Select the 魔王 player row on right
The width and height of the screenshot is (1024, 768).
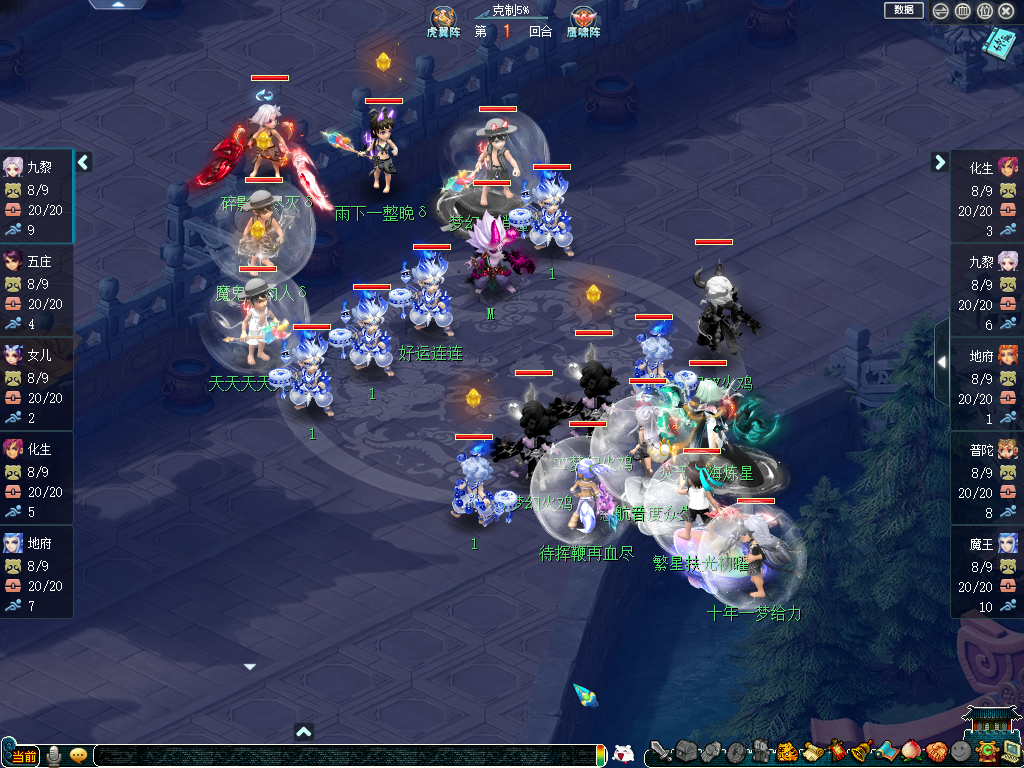tap(986, 572)
